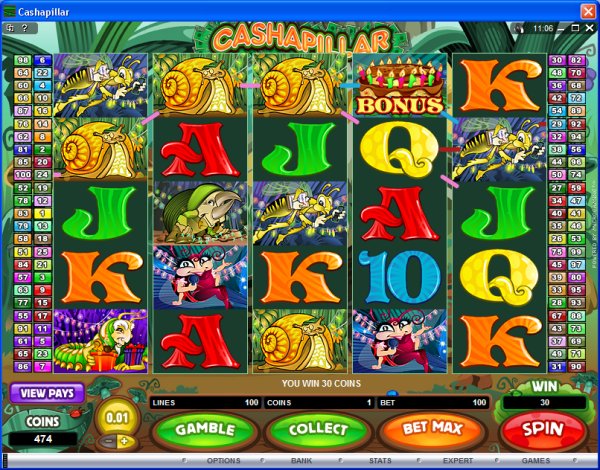
Task: Close the window with the red X
Action: [x=587, y=10]
